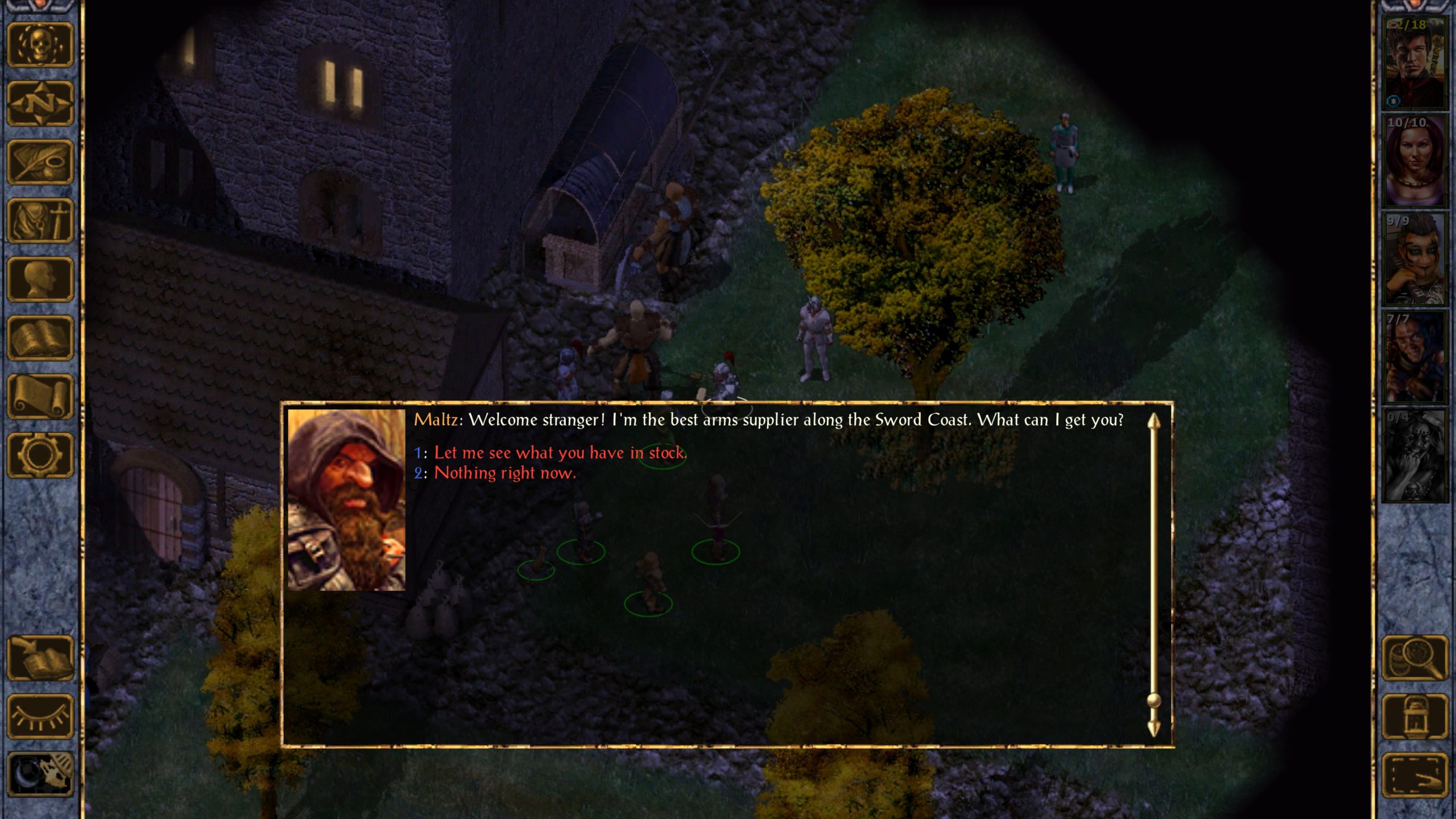This screenshot has height=819, width=1456.
Task: Toggle the lantern party AI button
Action: (1414, 717)
